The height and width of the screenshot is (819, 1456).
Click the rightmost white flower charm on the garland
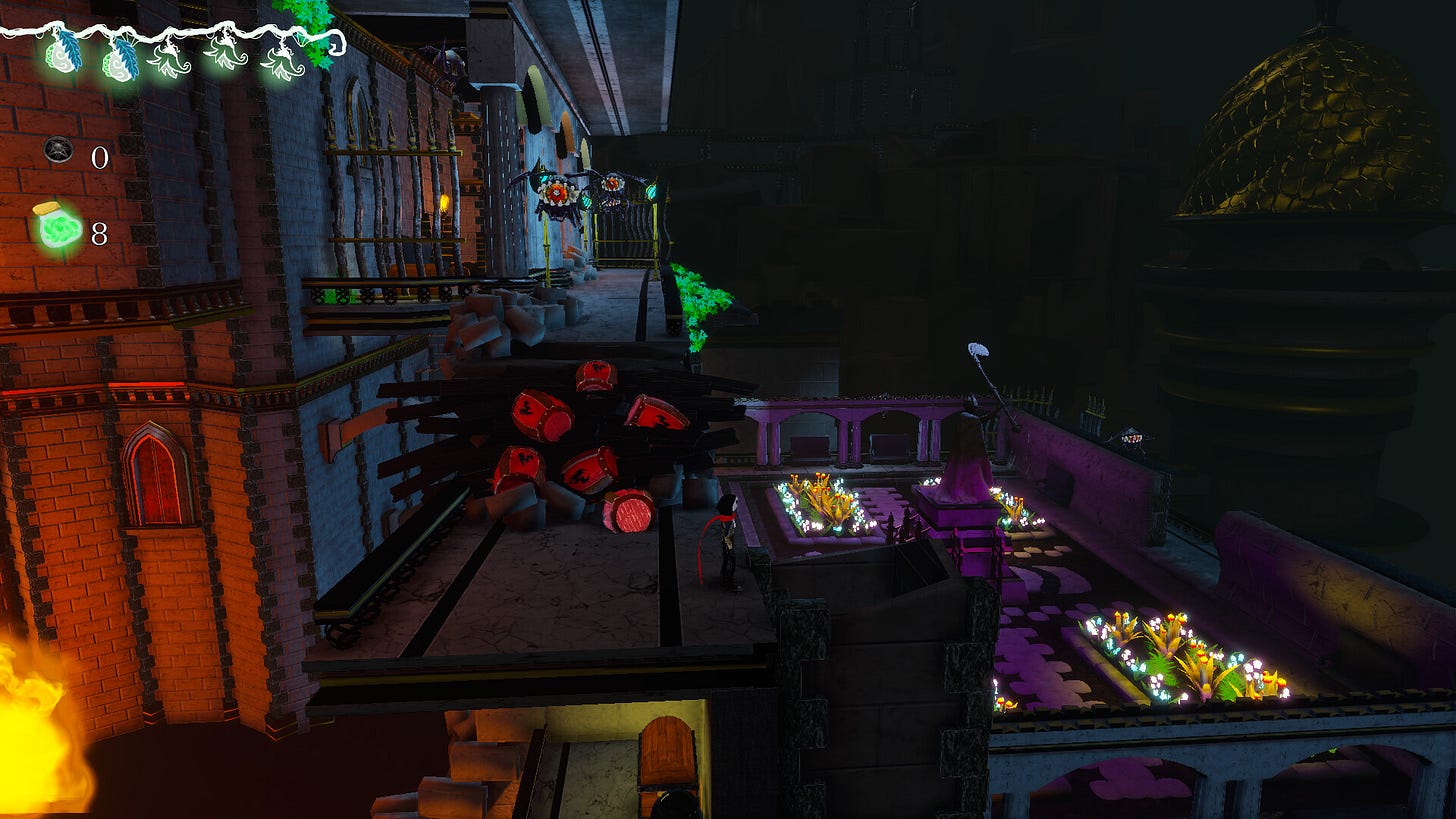(284, 63)
